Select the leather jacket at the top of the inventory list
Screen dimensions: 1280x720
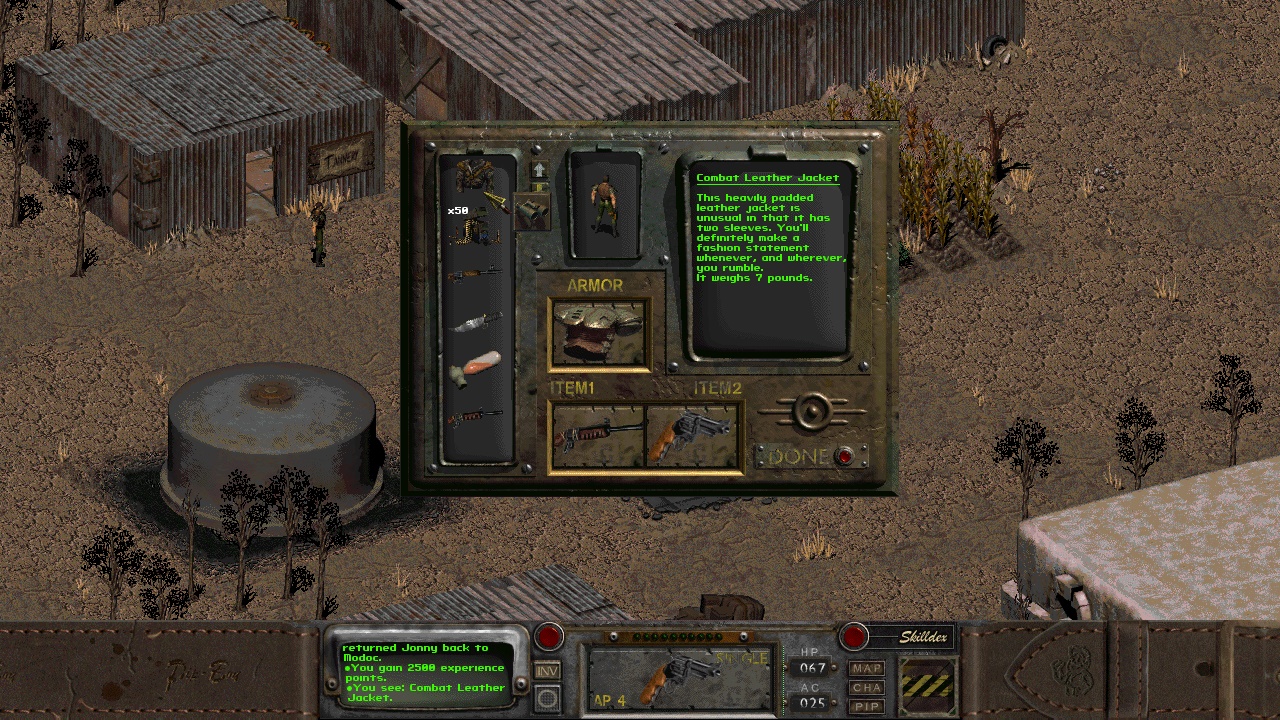474,176
